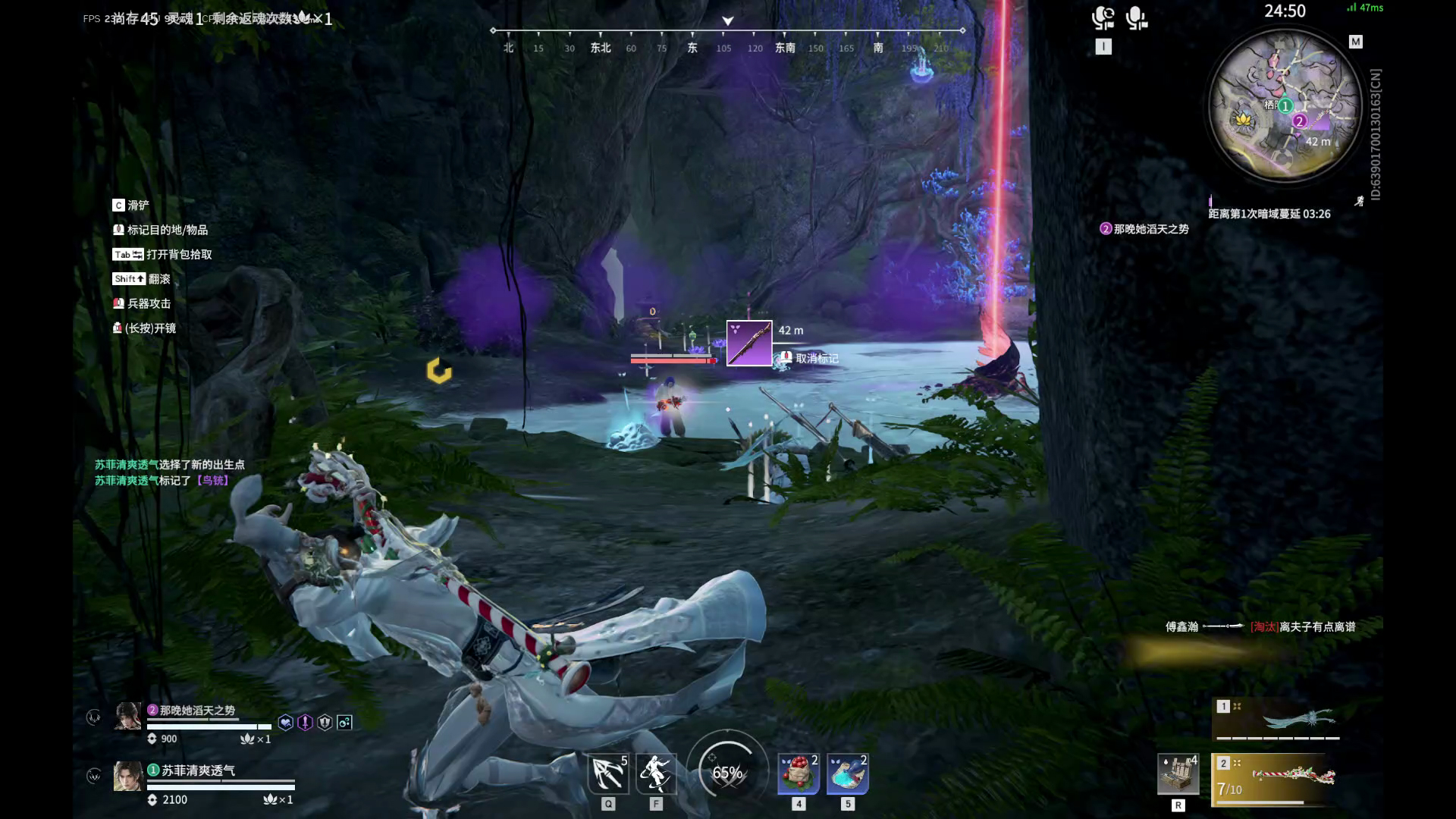1456x819 pixels.
Task: Click the purple teammate 2 minimap marker
Action: (1299, 121)
